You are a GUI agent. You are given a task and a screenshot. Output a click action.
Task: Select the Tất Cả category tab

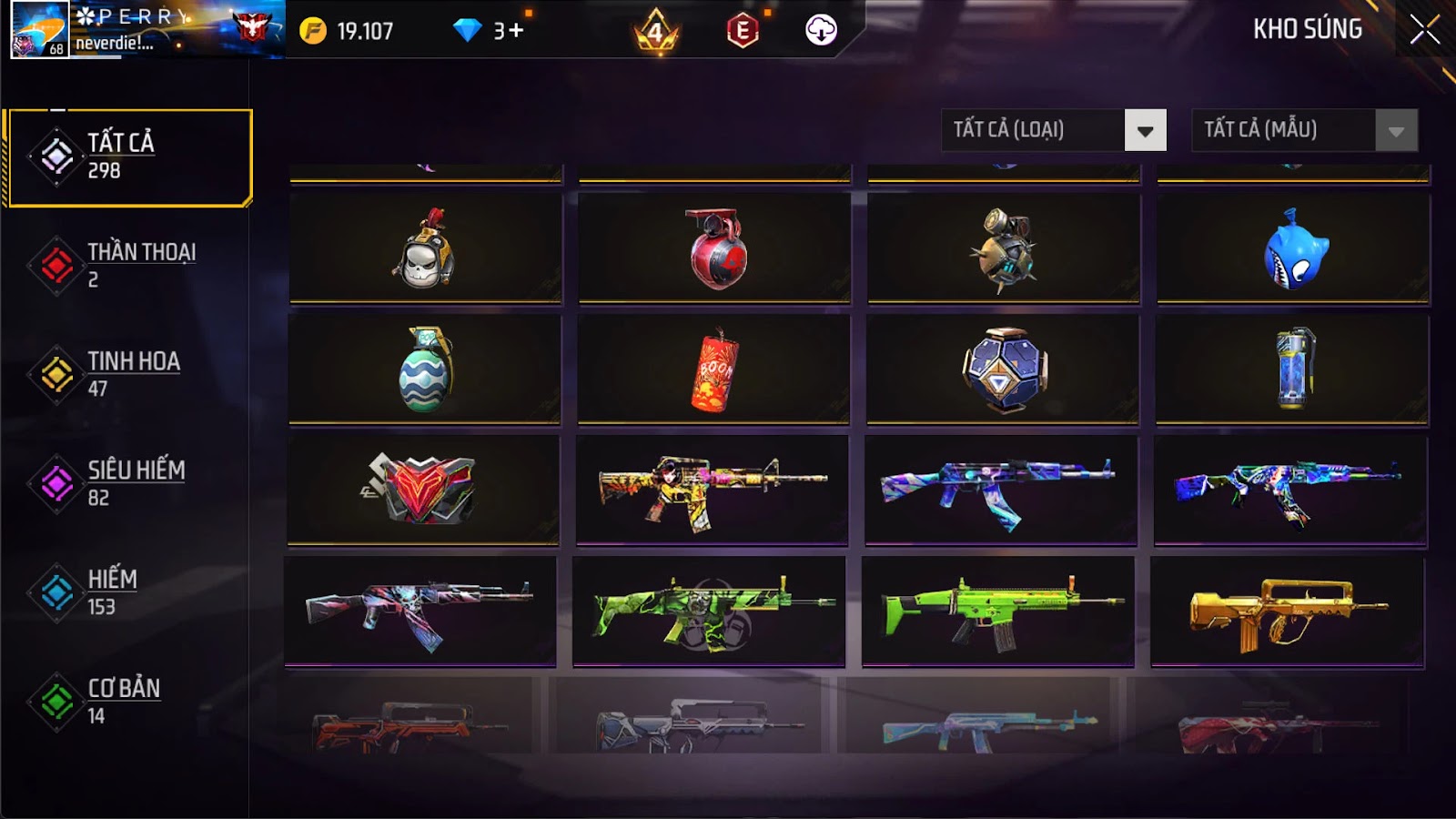click(129, 157)
